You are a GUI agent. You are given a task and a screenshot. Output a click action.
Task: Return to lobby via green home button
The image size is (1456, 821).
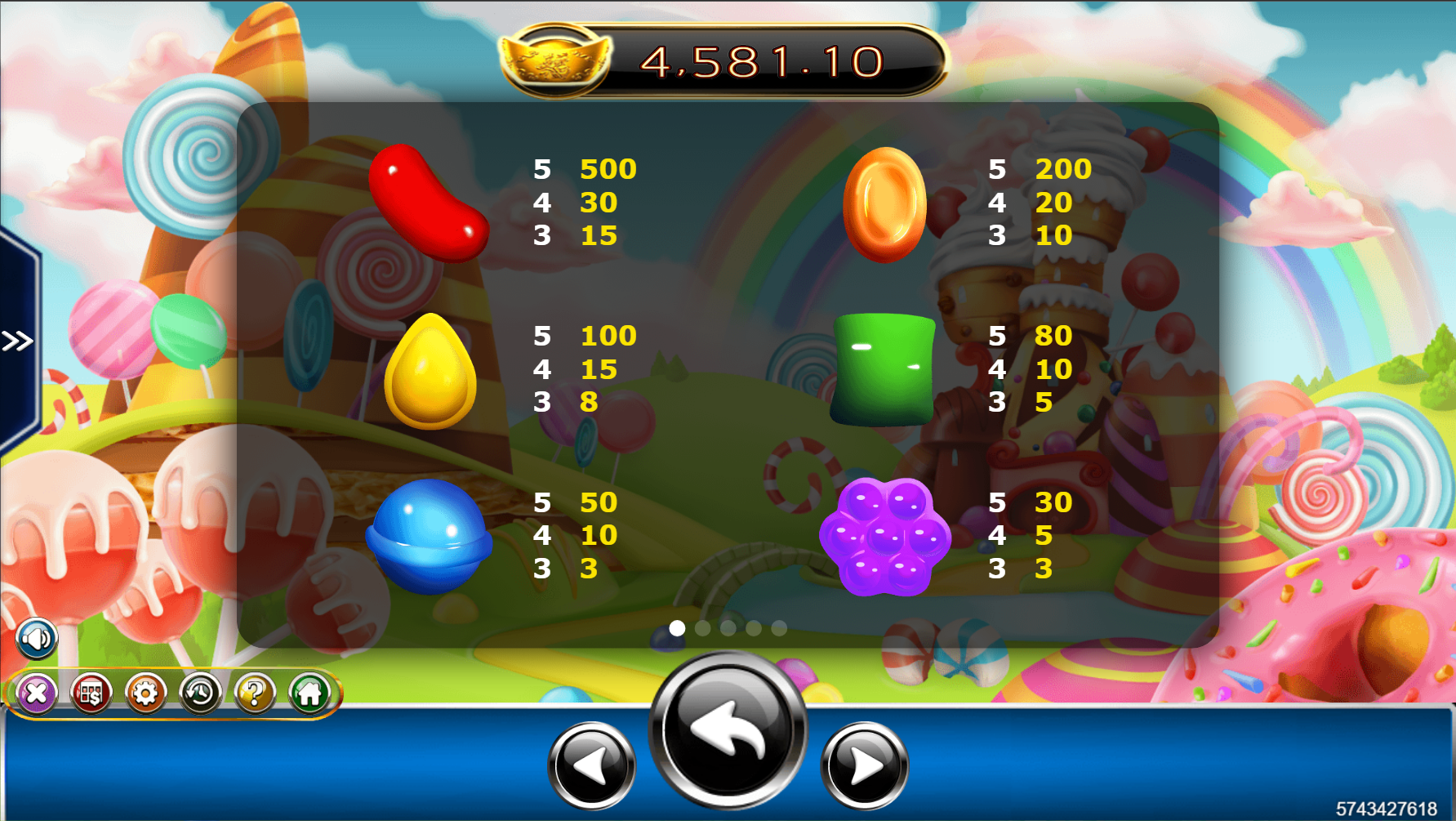point(309,694)
